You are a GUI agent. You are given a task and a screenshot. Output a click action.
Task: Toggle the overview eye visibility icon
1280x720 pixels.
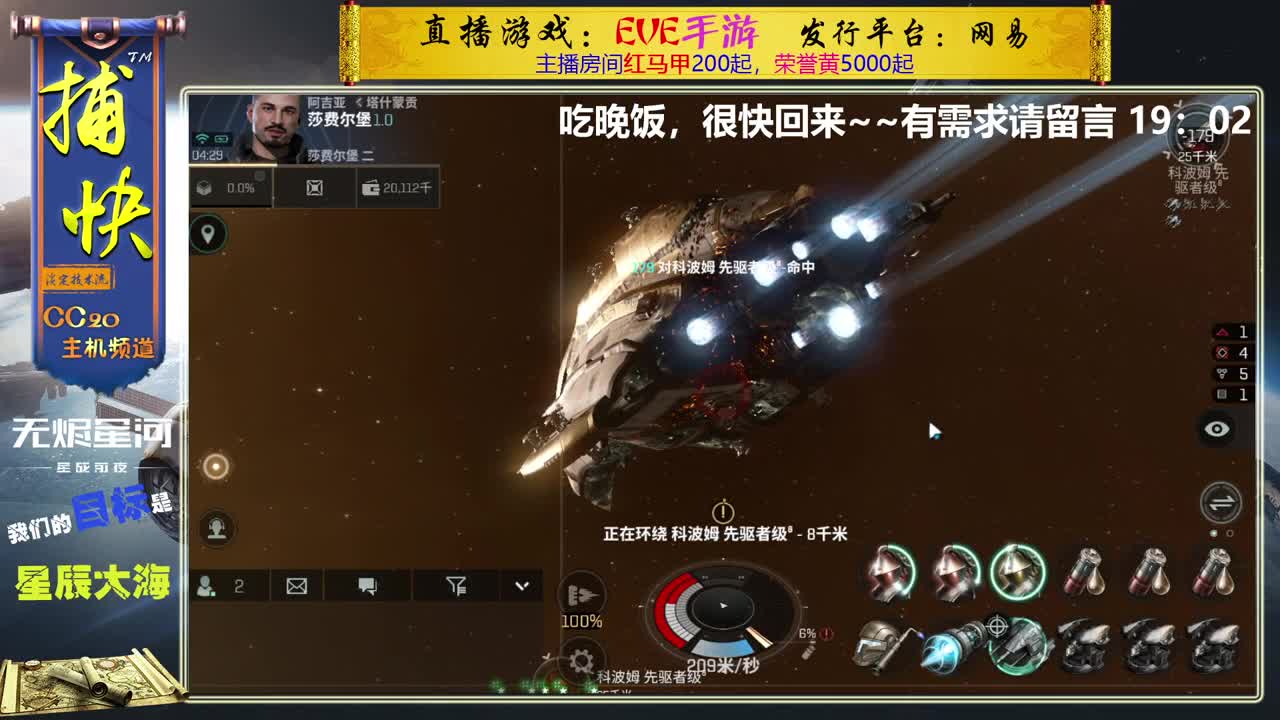1216,427
